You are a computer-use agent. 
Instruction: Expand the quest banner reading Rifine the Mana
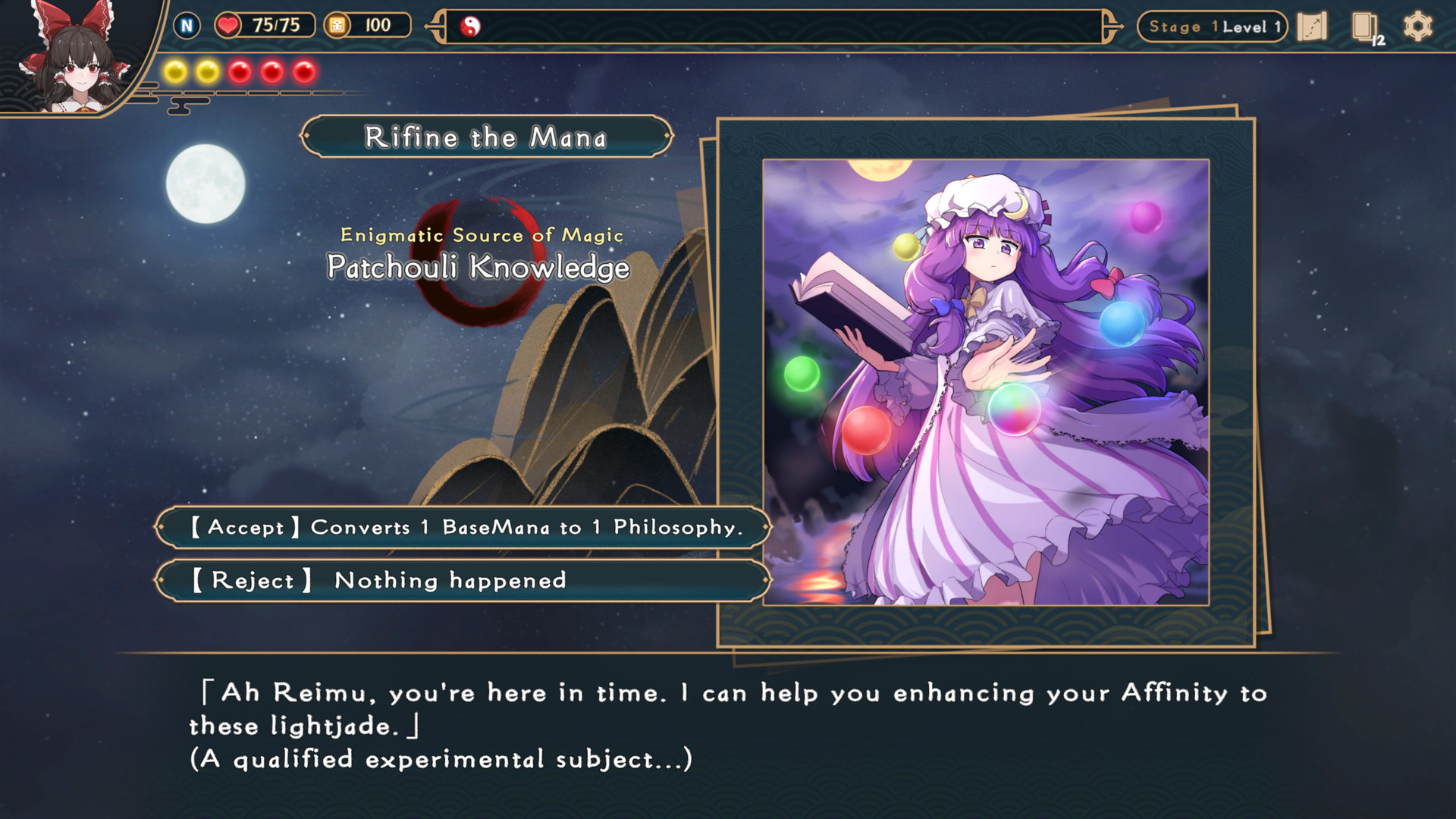tap(485, 137)
